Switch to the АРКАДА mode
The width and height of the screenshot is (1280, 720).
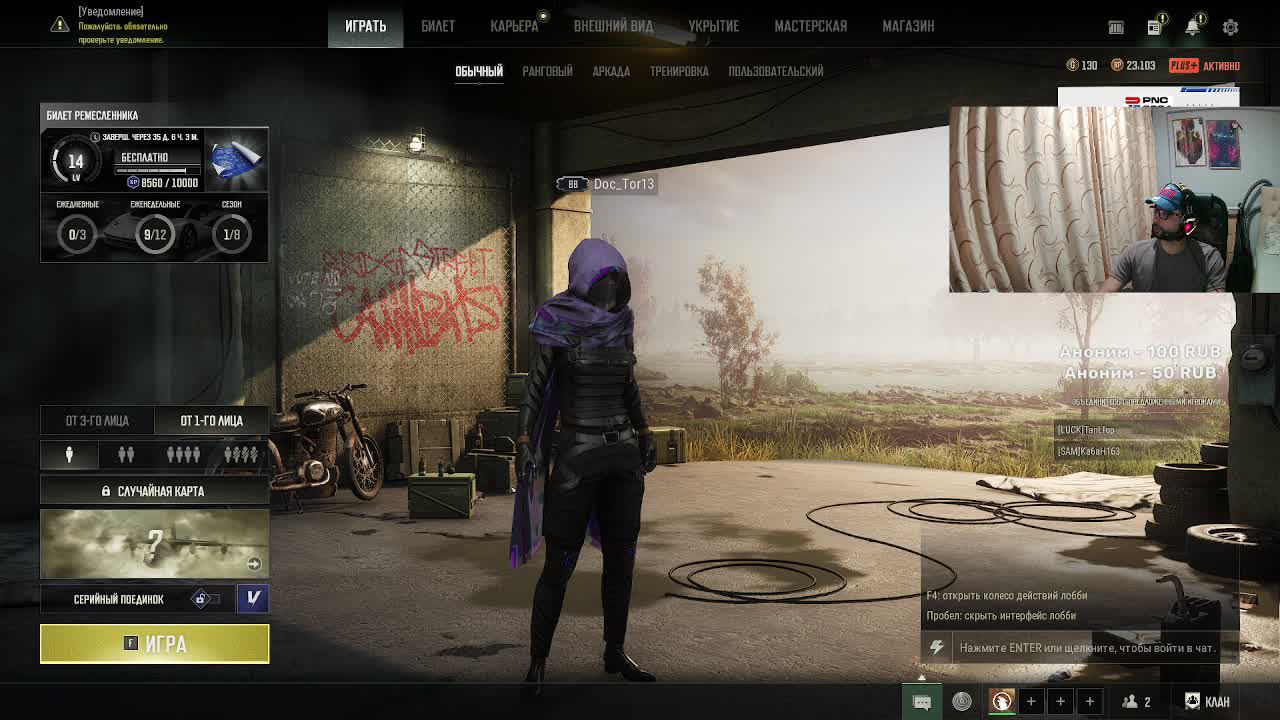coord(611,71)
